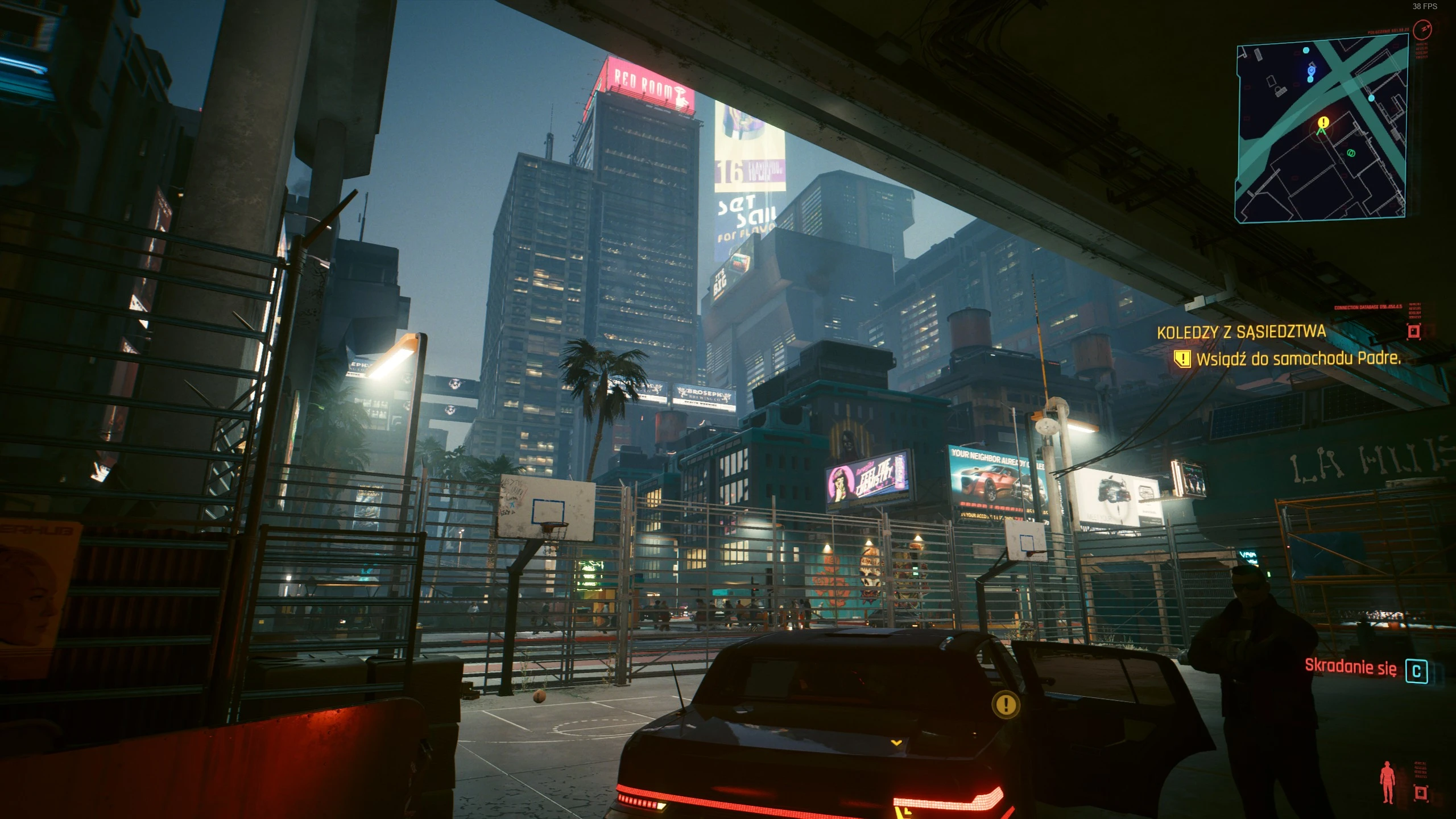1456x819 pixels.
Task: Click the blue marker on the minimap
Action: click(x=1311, y=71)
